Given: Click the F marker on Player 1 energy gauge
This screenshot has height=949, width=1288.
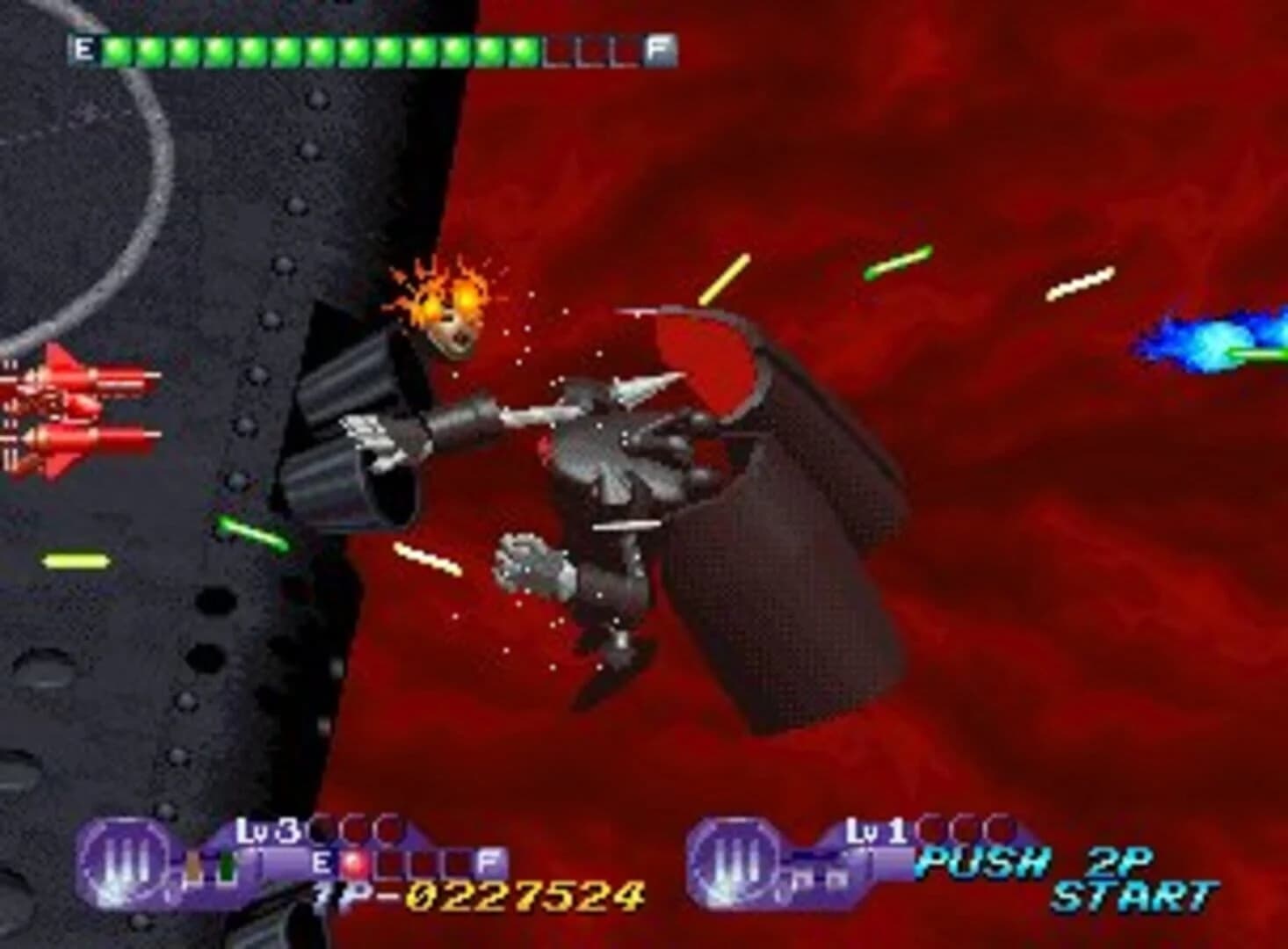Looking at the screenshot, I should pyautogui.click(x=488, y=861).
